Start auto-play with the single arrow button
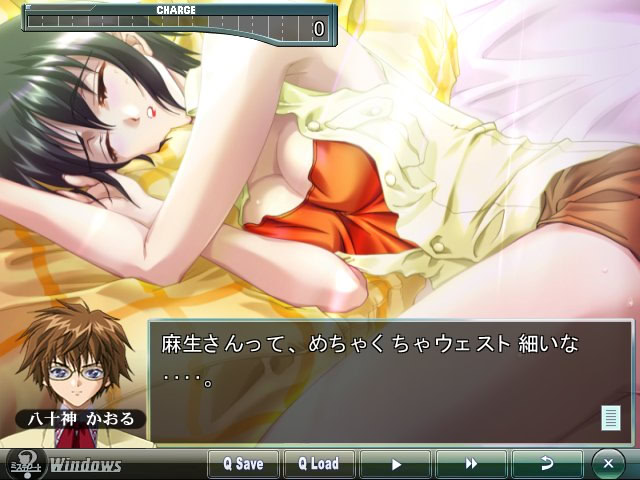 tap(395, 464)
